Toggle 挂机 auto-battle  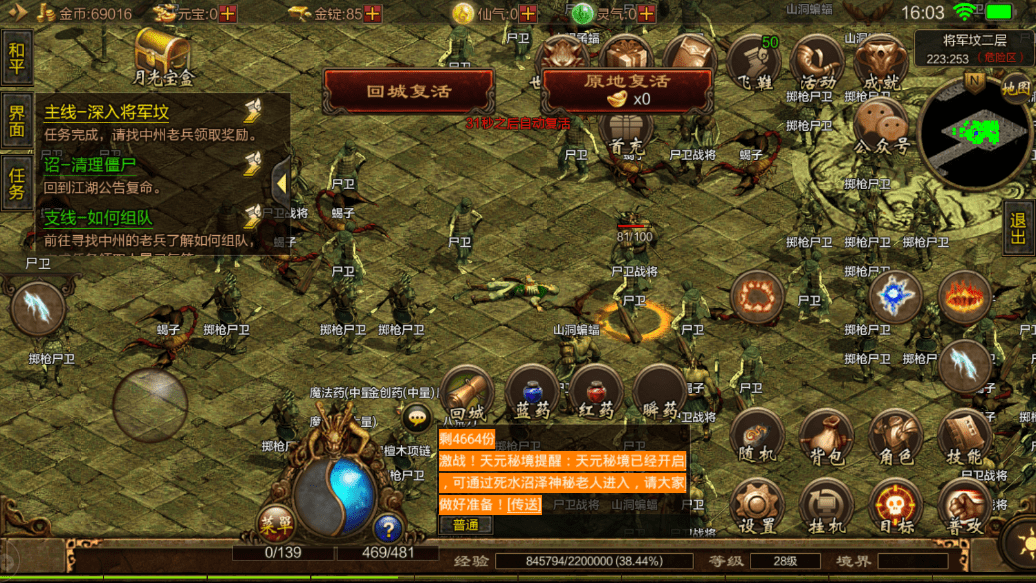click(826, 506)
